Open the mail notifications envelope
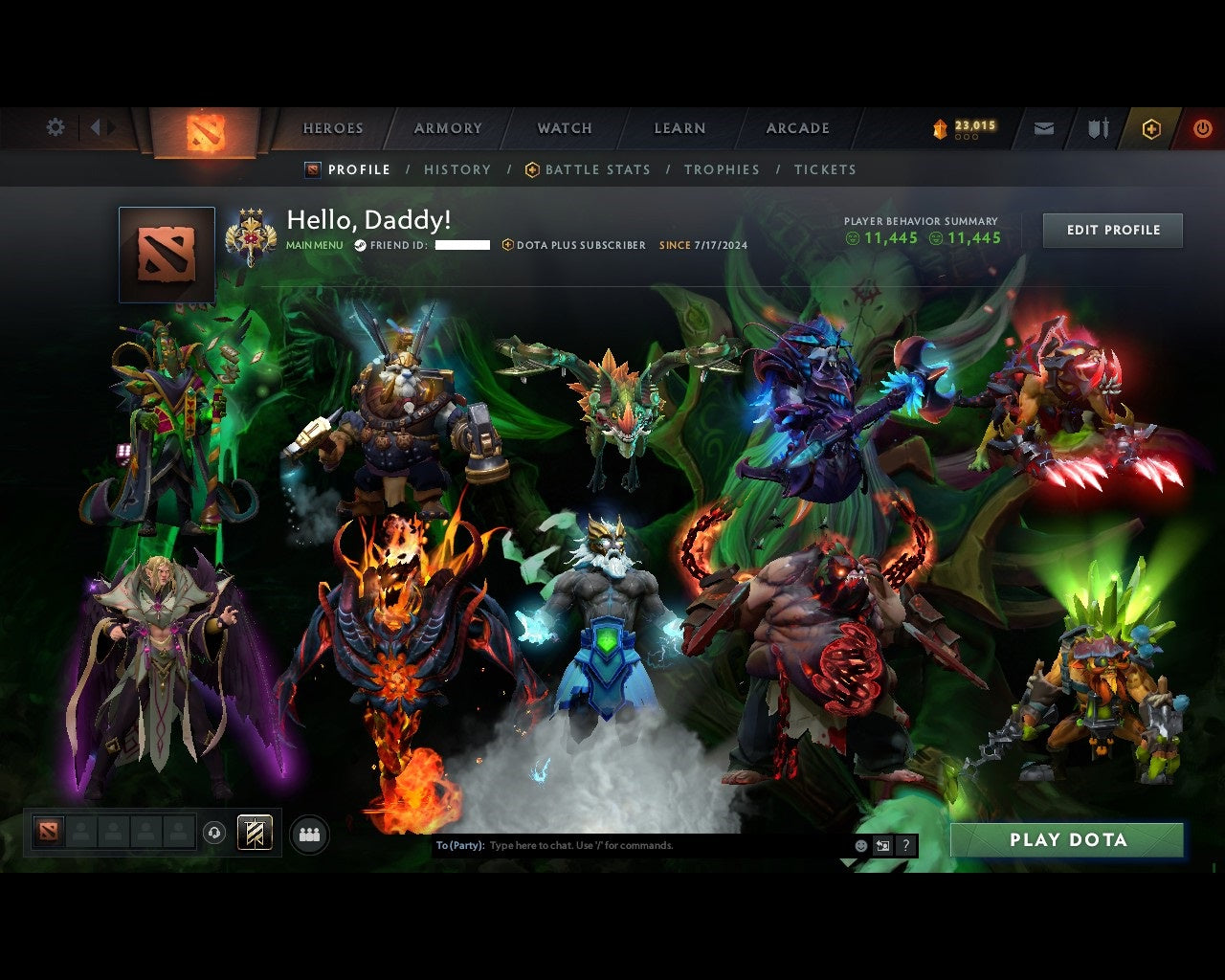Image resolution: width=1225 pixels, height=980 pixels. (1043, 127)
